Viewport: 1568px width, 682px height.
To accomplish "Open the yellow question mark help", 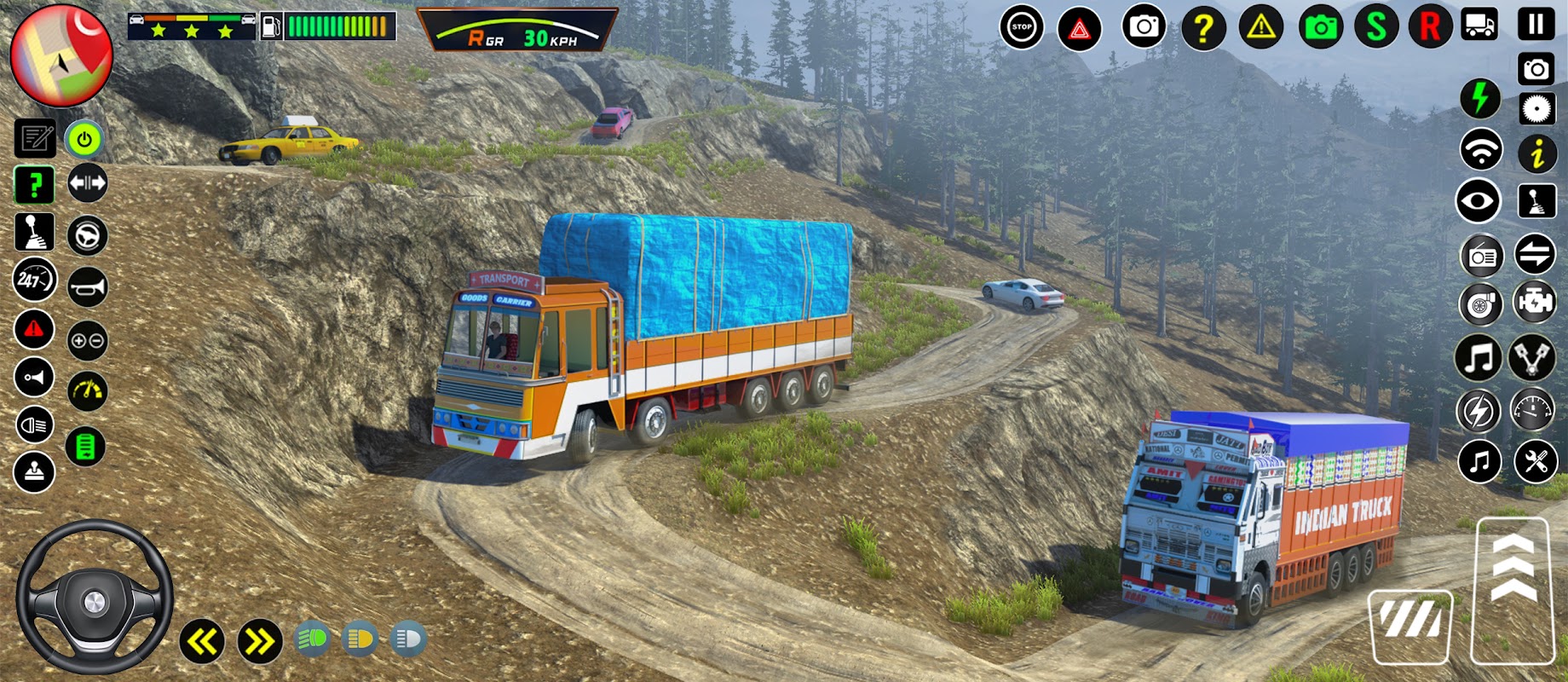I will [1202, 28].
